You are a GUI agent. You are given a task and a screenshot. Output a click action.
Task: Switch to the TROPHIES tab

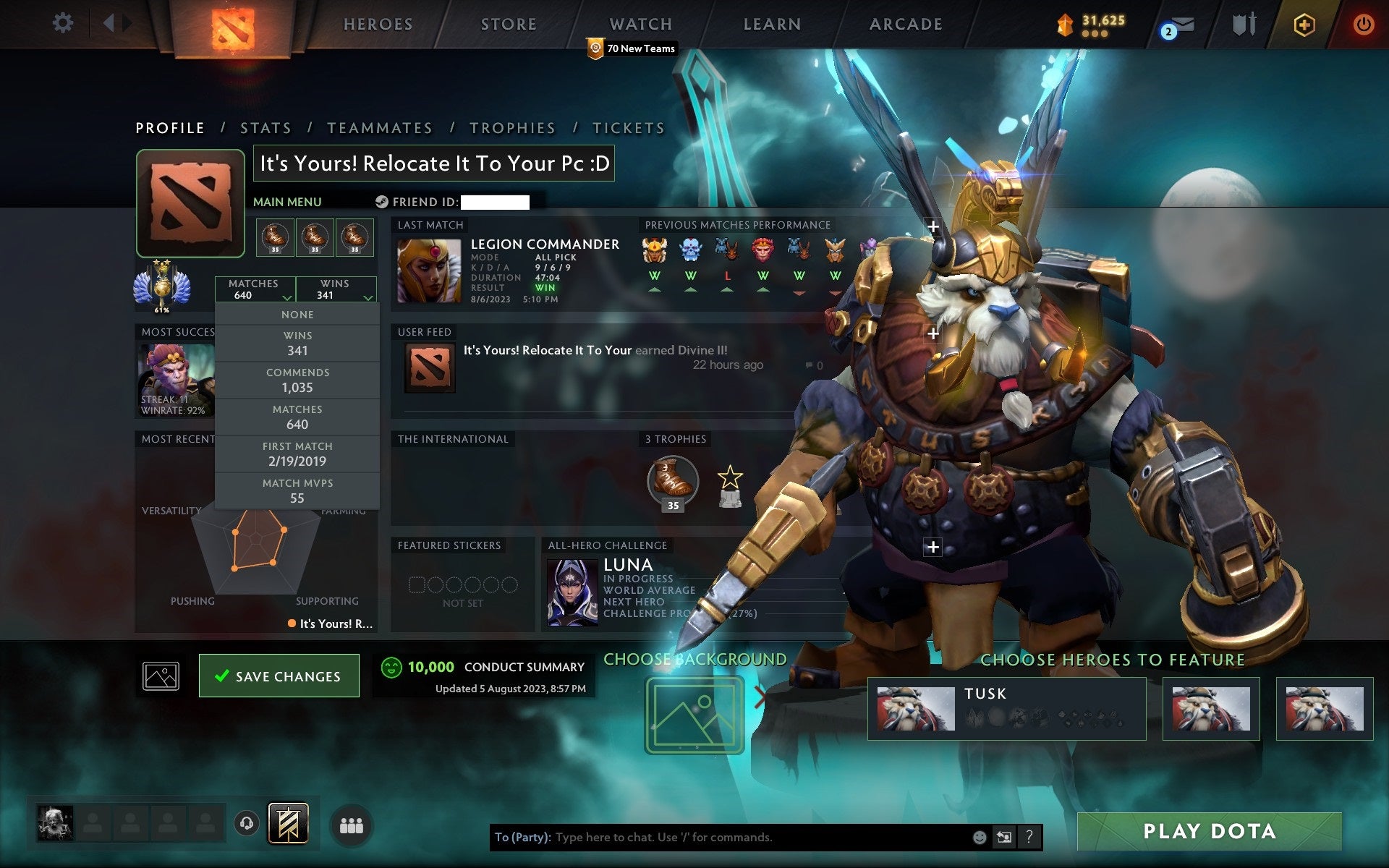(513, 127)
